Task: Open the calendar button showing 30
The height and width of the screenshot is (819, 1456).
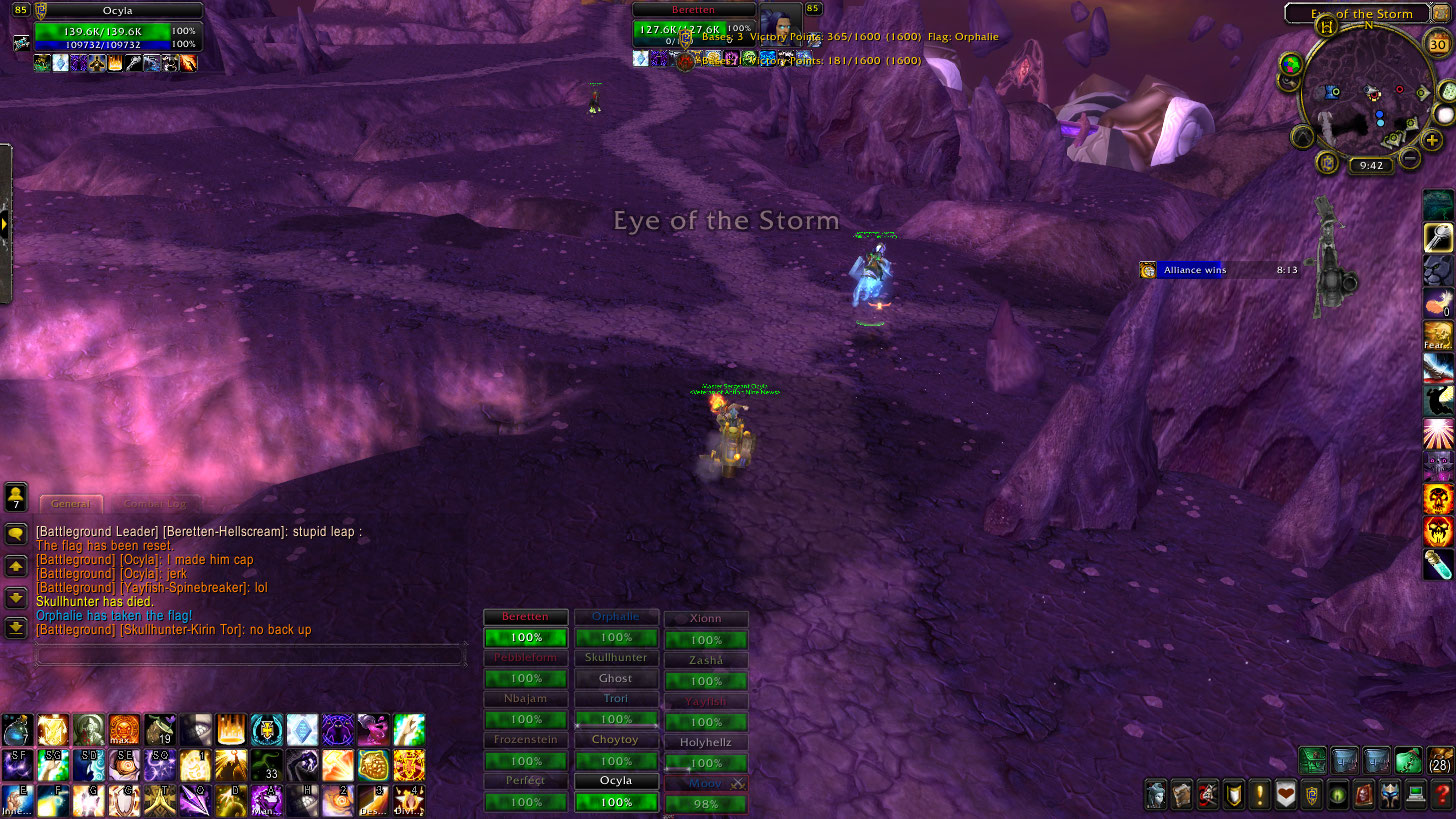Action: (x=1437, y=45)
